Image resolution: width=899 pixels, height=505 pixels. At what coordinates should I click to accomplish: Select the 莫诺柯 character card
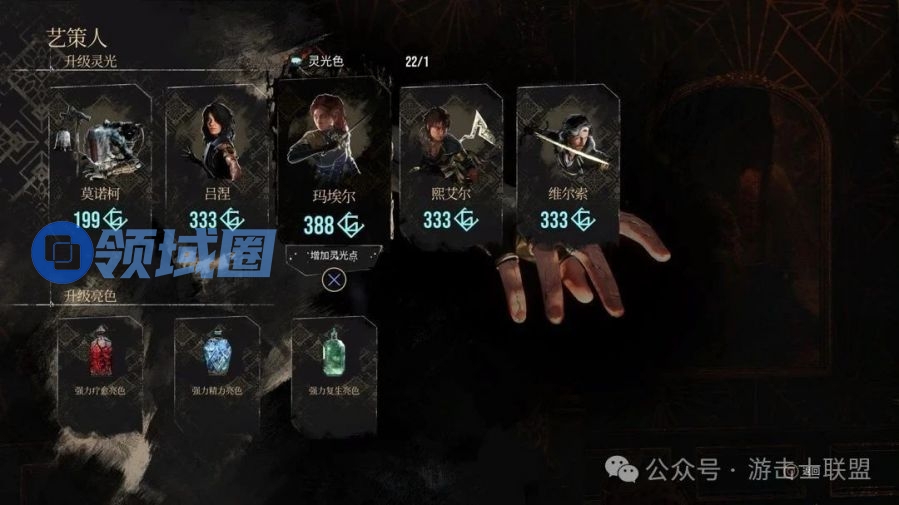point(101,160)
